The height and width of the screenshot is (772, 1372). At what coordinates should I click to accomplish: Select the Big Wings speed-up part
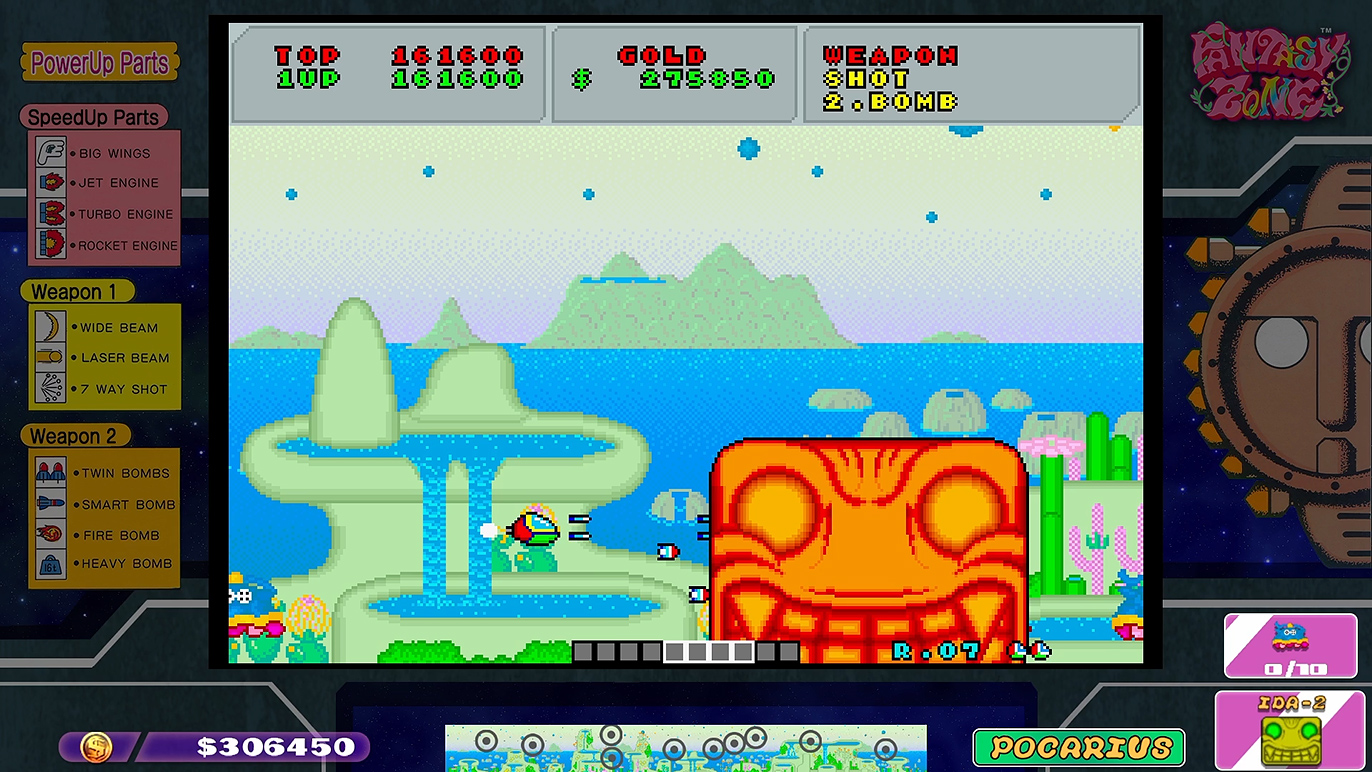[105, 153]
